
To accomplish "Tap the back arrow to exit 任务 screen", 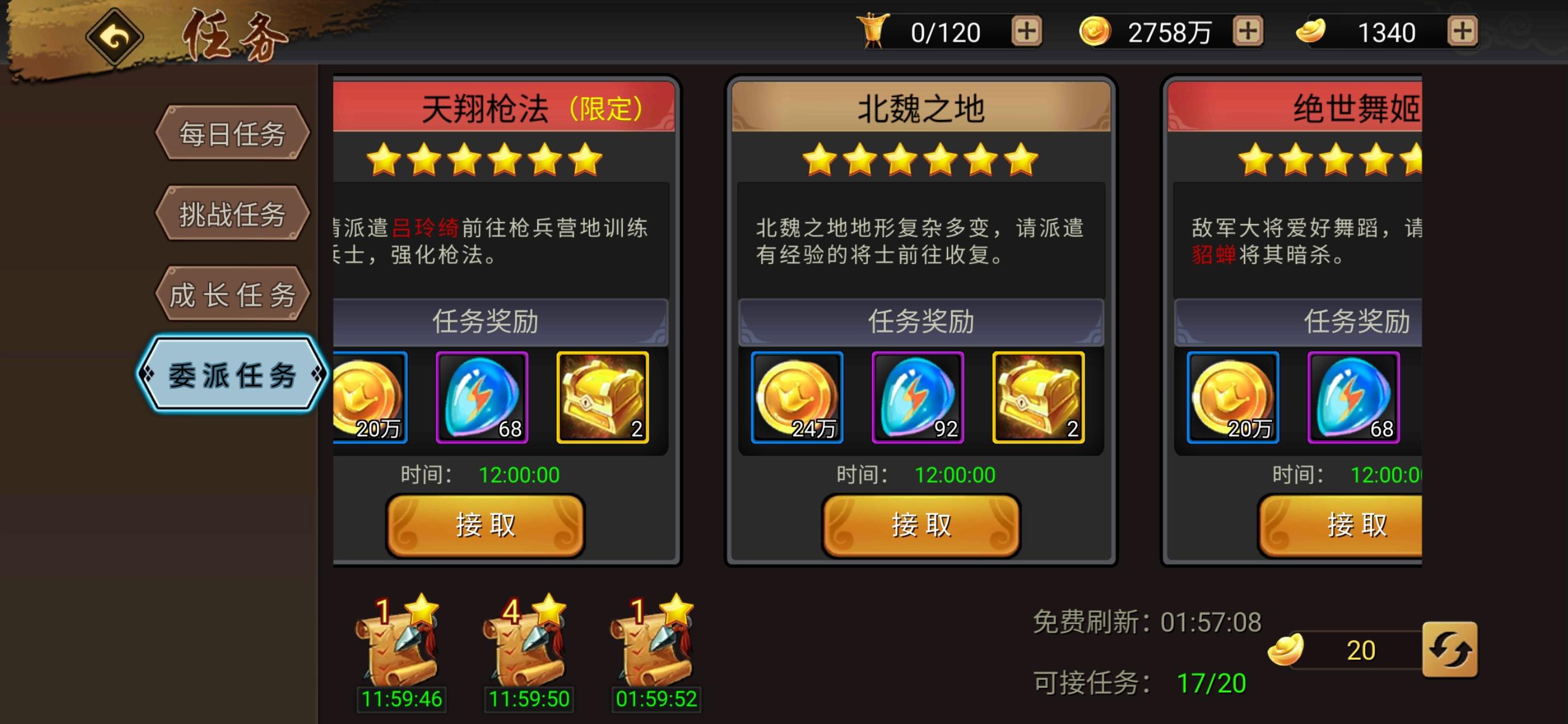I will pos(115,36).
